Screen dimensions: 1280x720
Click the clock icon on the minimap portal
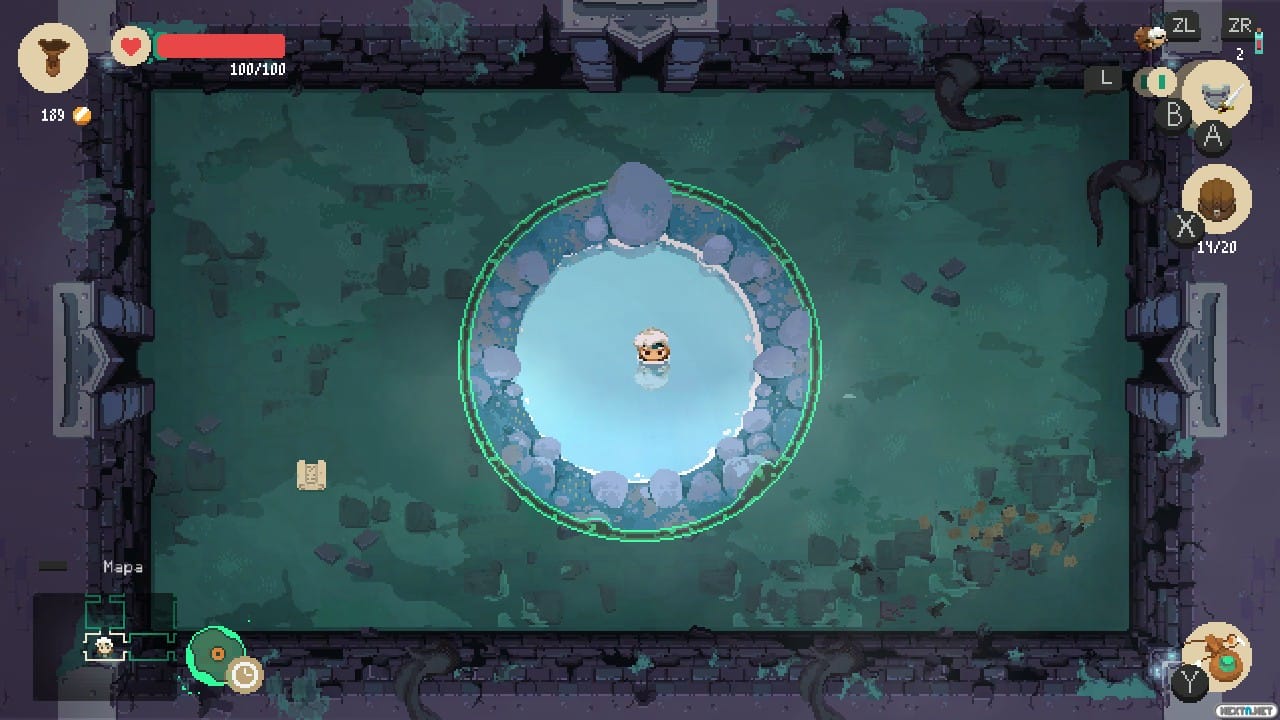[246, 676]
